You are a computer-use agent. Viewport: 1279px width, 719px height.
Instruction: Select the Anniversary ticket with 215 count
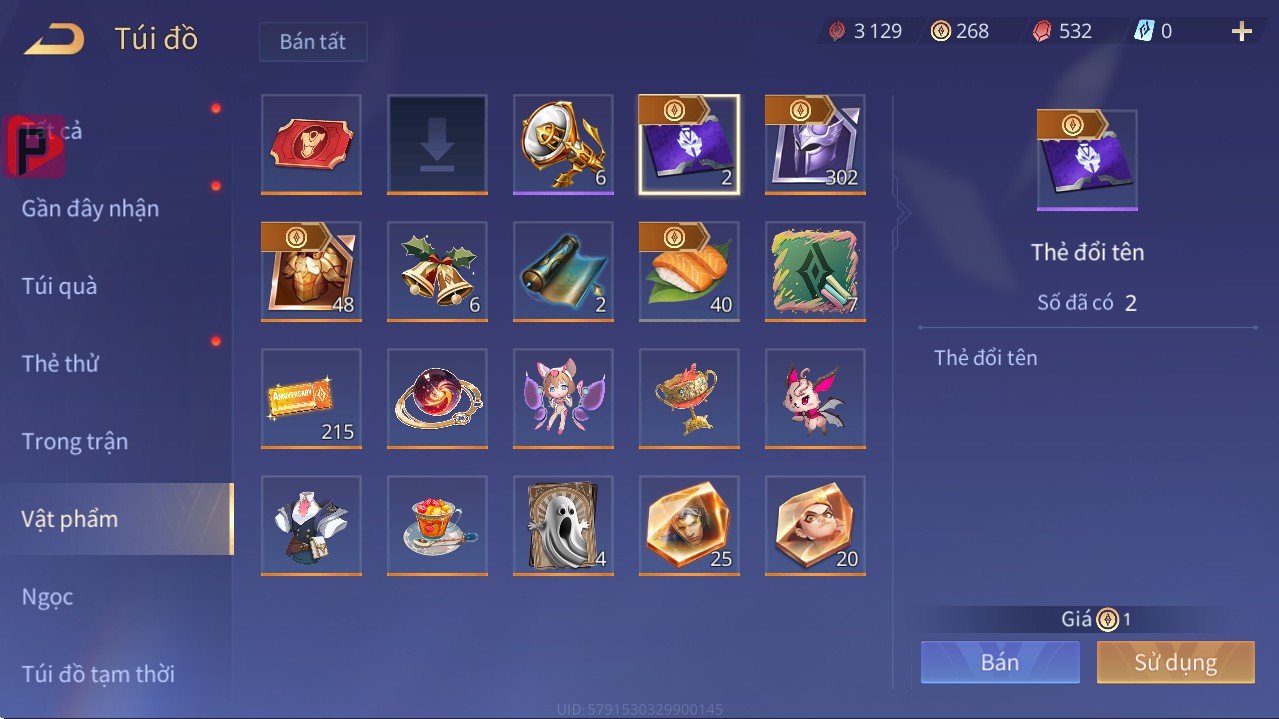click(311, 398)
